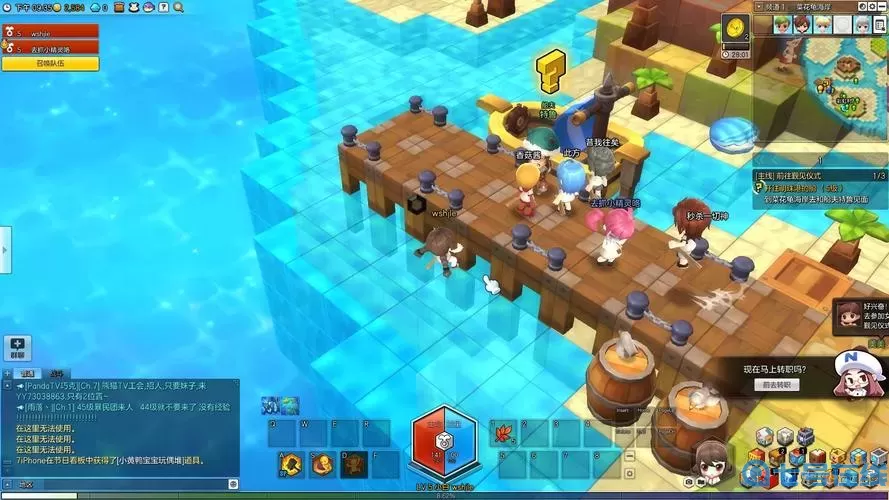Open the 群聊 group chat button
The height and width of the screenshot is (500, 889).
click(17, 347)
